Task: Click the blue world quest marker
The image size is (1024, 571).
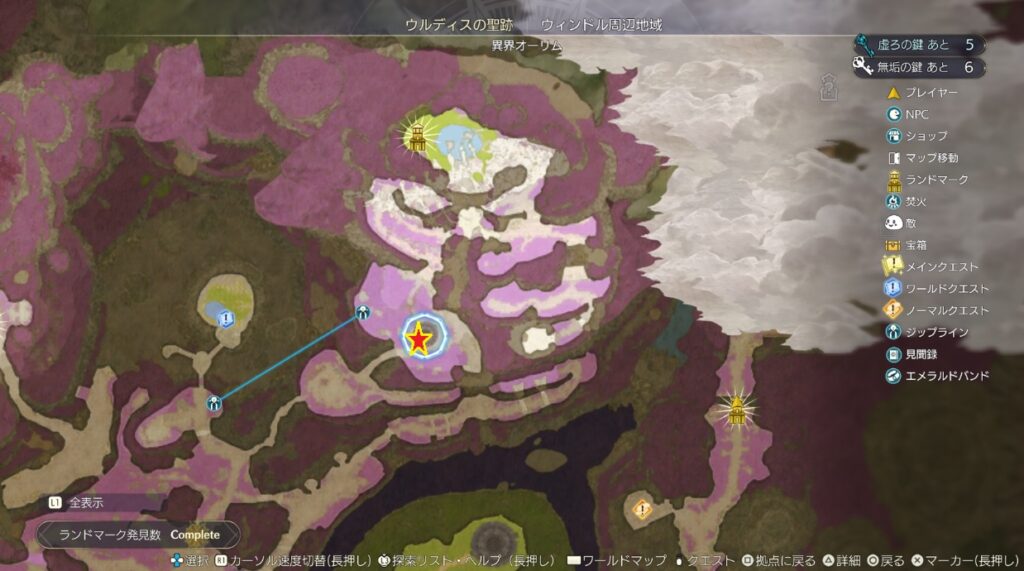Action: 226,318
